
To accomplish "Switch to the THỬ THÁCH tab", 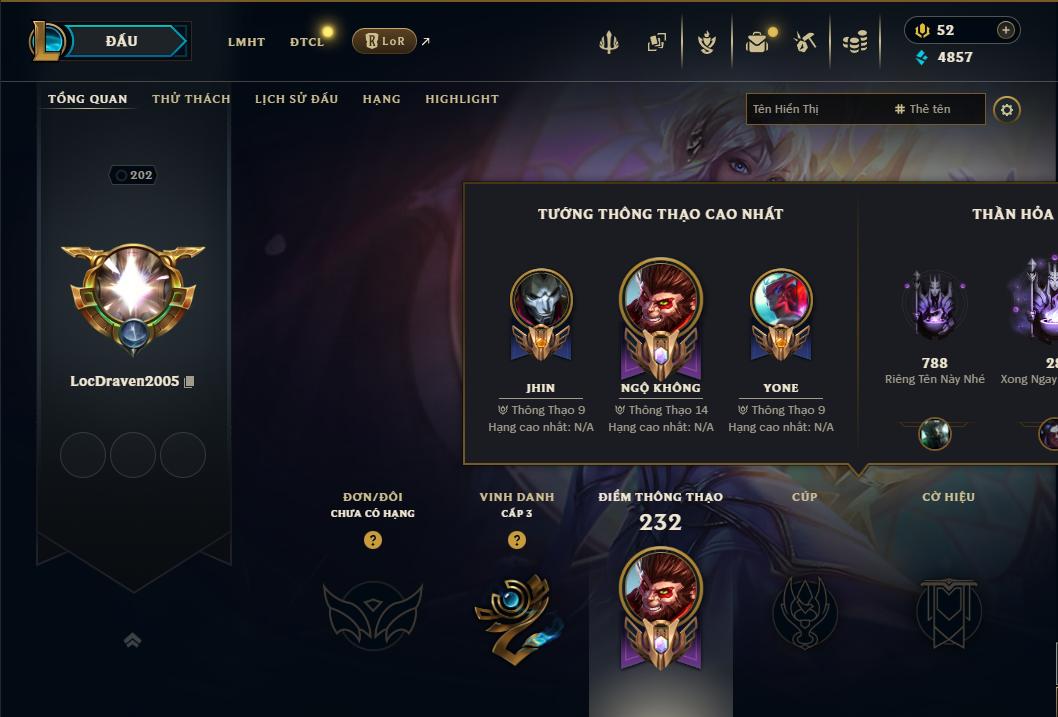I will click(x=191, y=99).
